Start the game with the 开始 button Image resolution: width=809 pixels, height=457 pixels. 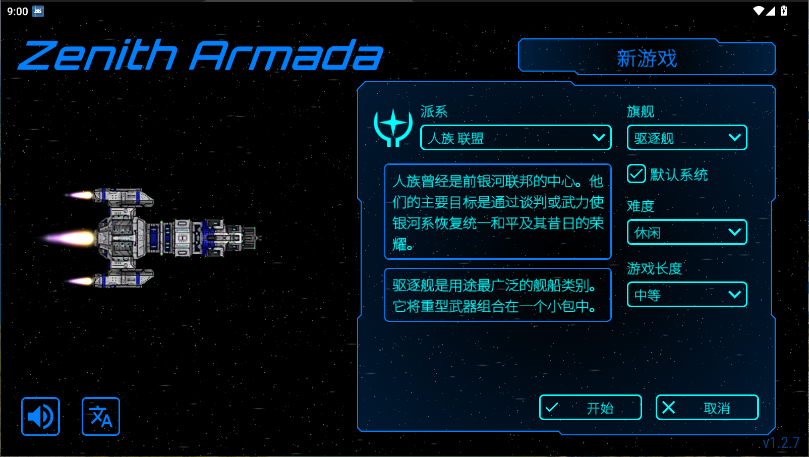coord(590,407)
